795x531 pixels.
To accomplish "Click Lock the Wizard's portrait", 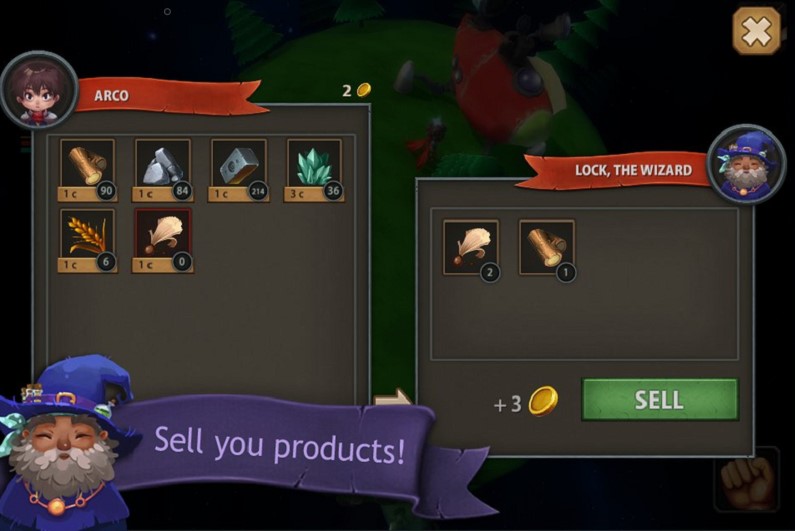I will tap(745, 163).
